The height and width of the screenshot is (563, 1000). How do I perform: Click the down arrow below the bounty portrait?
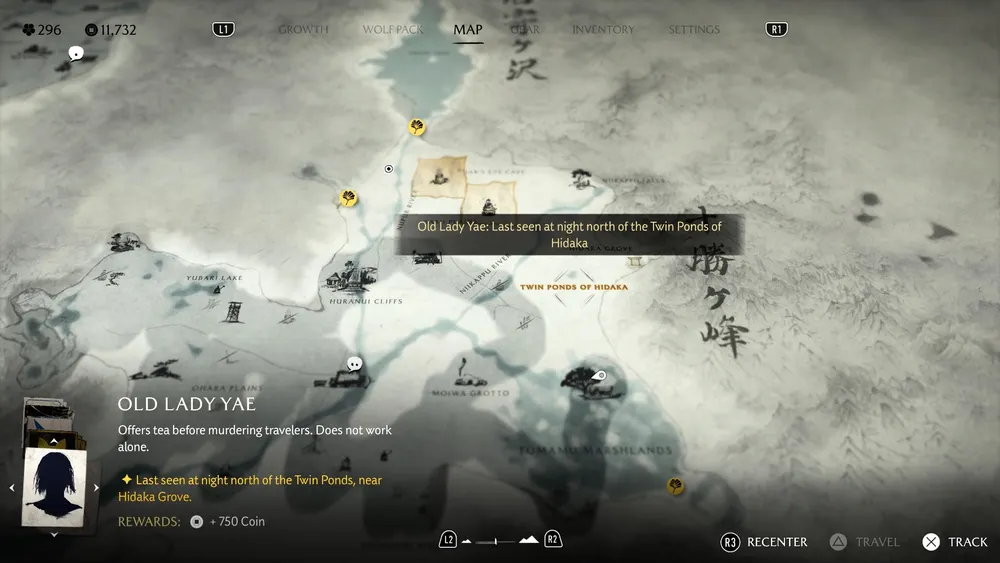click(x=54, y=534)
